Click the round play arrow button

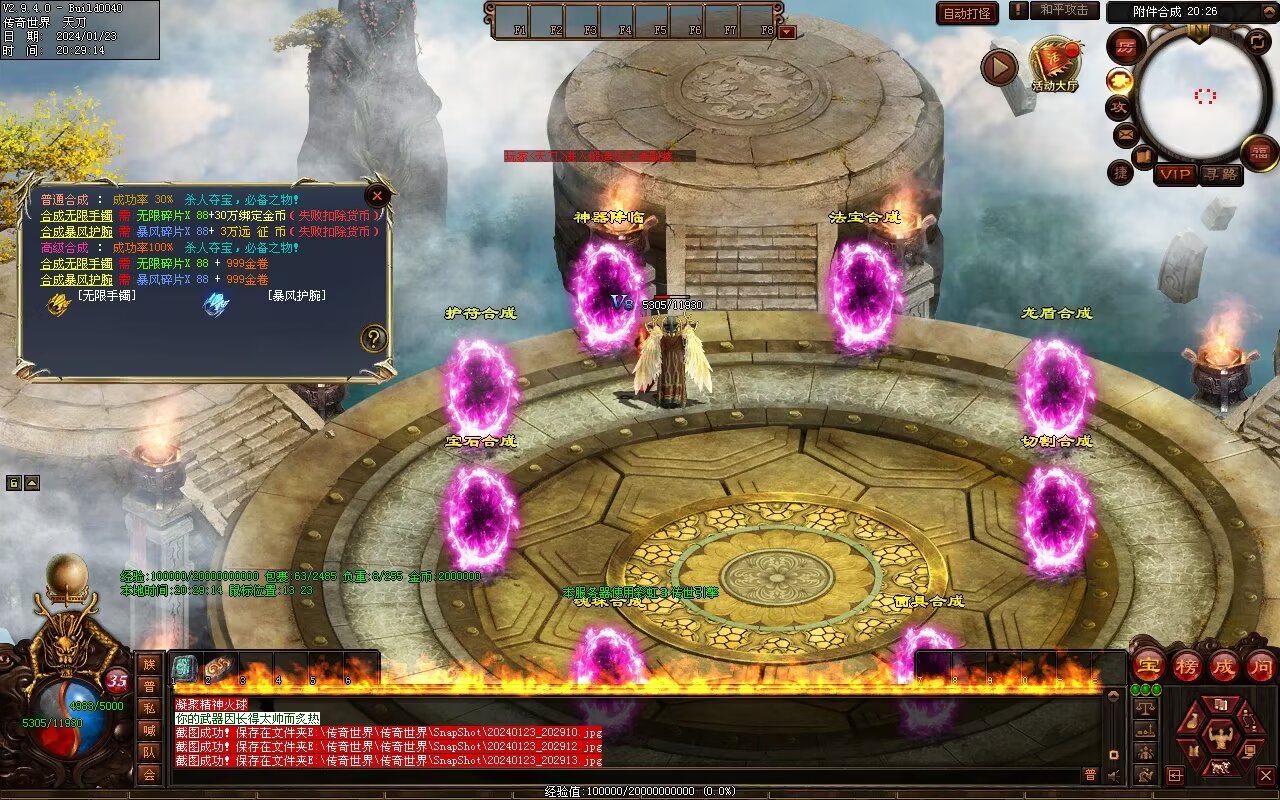998,68
